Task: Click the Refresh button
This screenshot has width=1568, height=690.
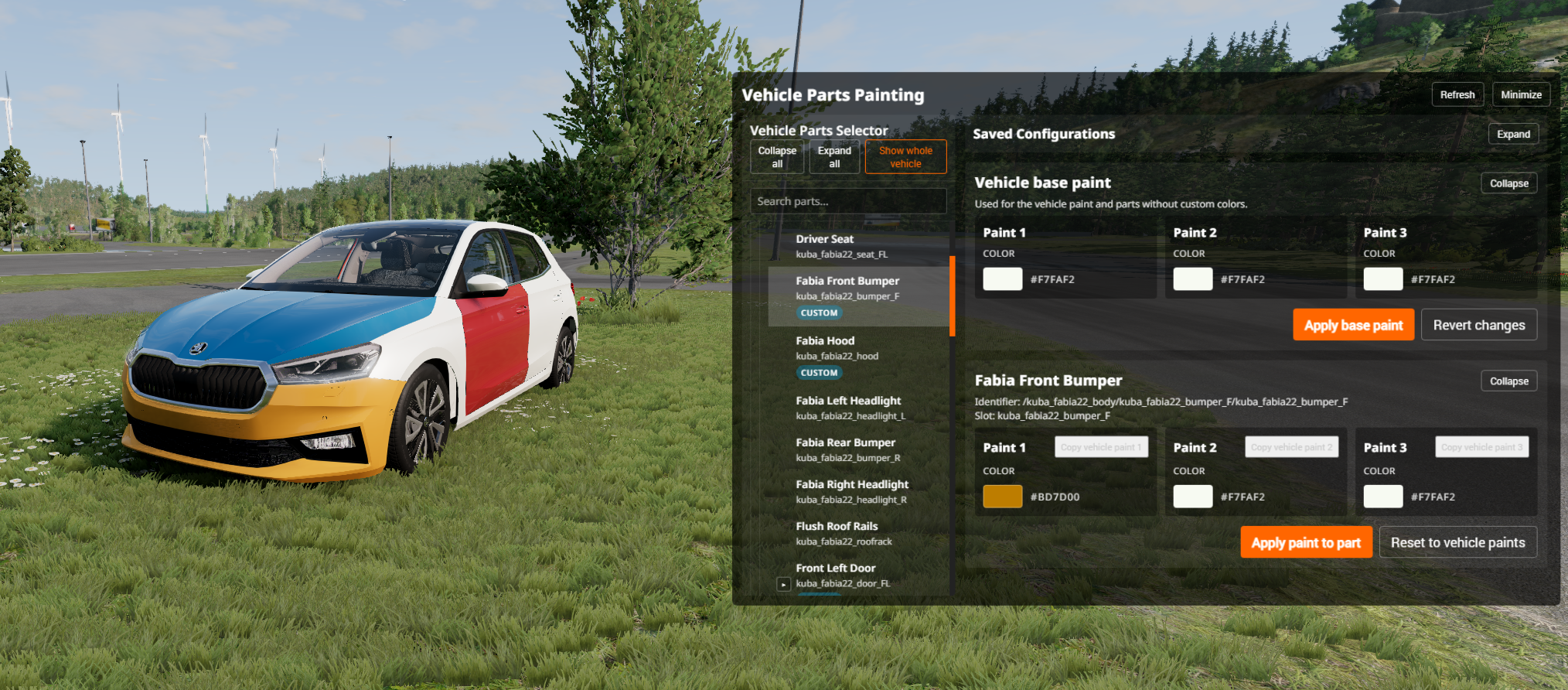Action: pyautogui.click(x=1457, y=94)
